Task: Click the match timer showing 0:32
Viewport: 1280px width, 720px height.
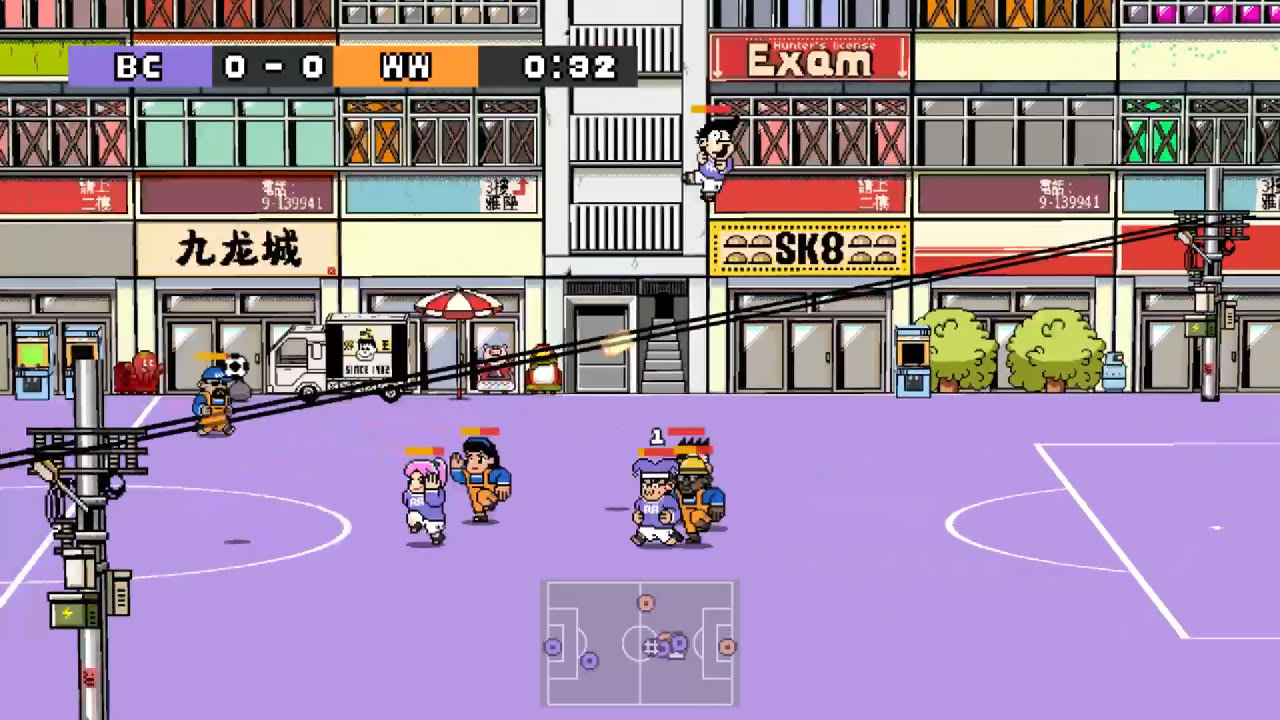Action: [570, 67]
